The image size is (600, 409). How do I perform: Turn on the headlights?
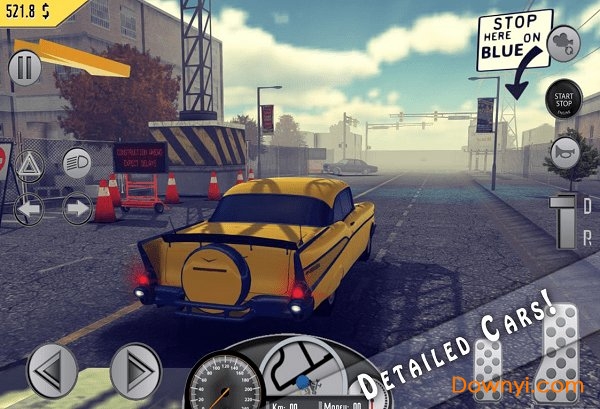pyautogui.click(x=77, y=162)
